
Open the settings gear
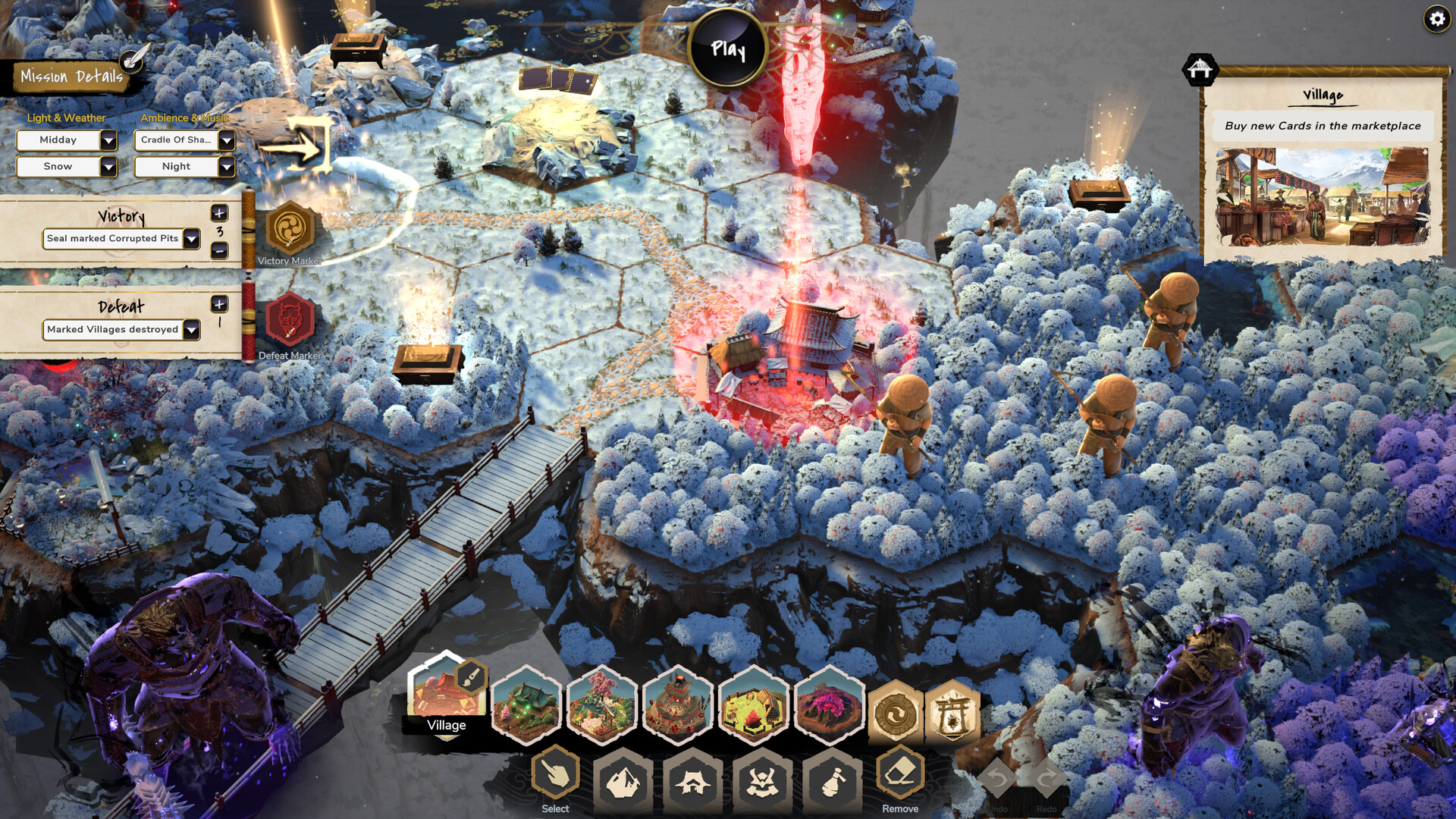coord(1437,18)
